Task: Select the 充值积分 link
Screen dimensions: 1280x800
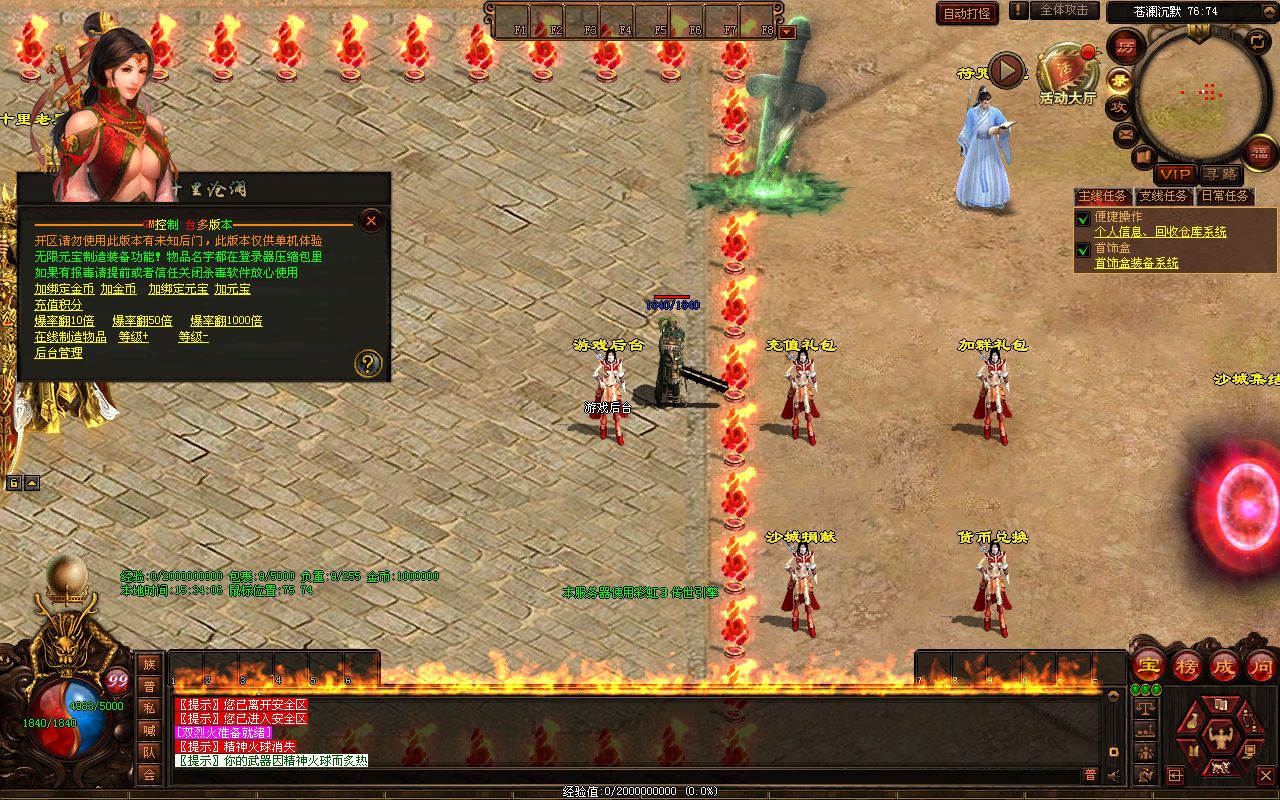Action: pyautogui.click(x=59, y=305)
